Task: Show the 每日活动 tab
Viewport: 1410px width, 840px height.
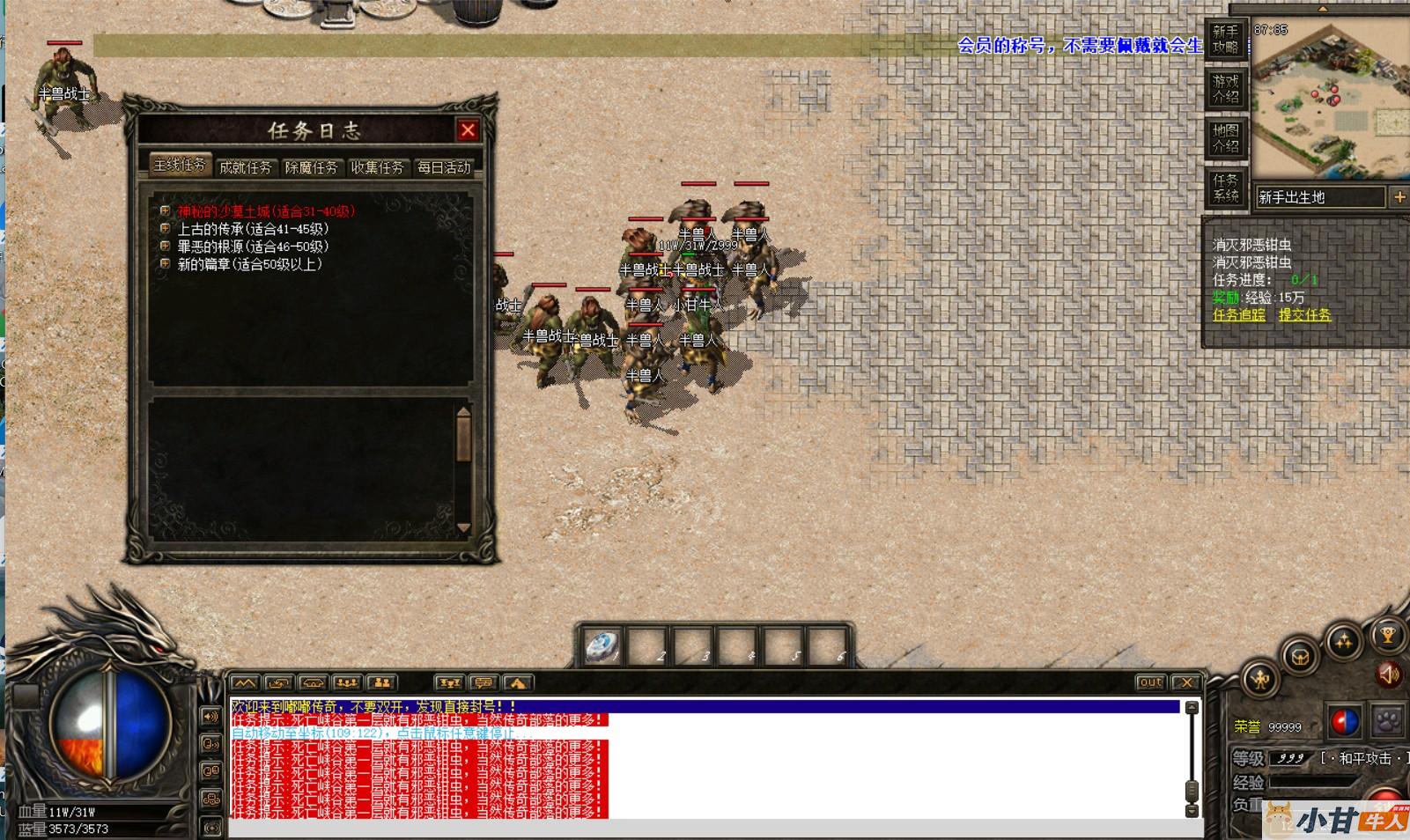Action: tap(444, 167)
